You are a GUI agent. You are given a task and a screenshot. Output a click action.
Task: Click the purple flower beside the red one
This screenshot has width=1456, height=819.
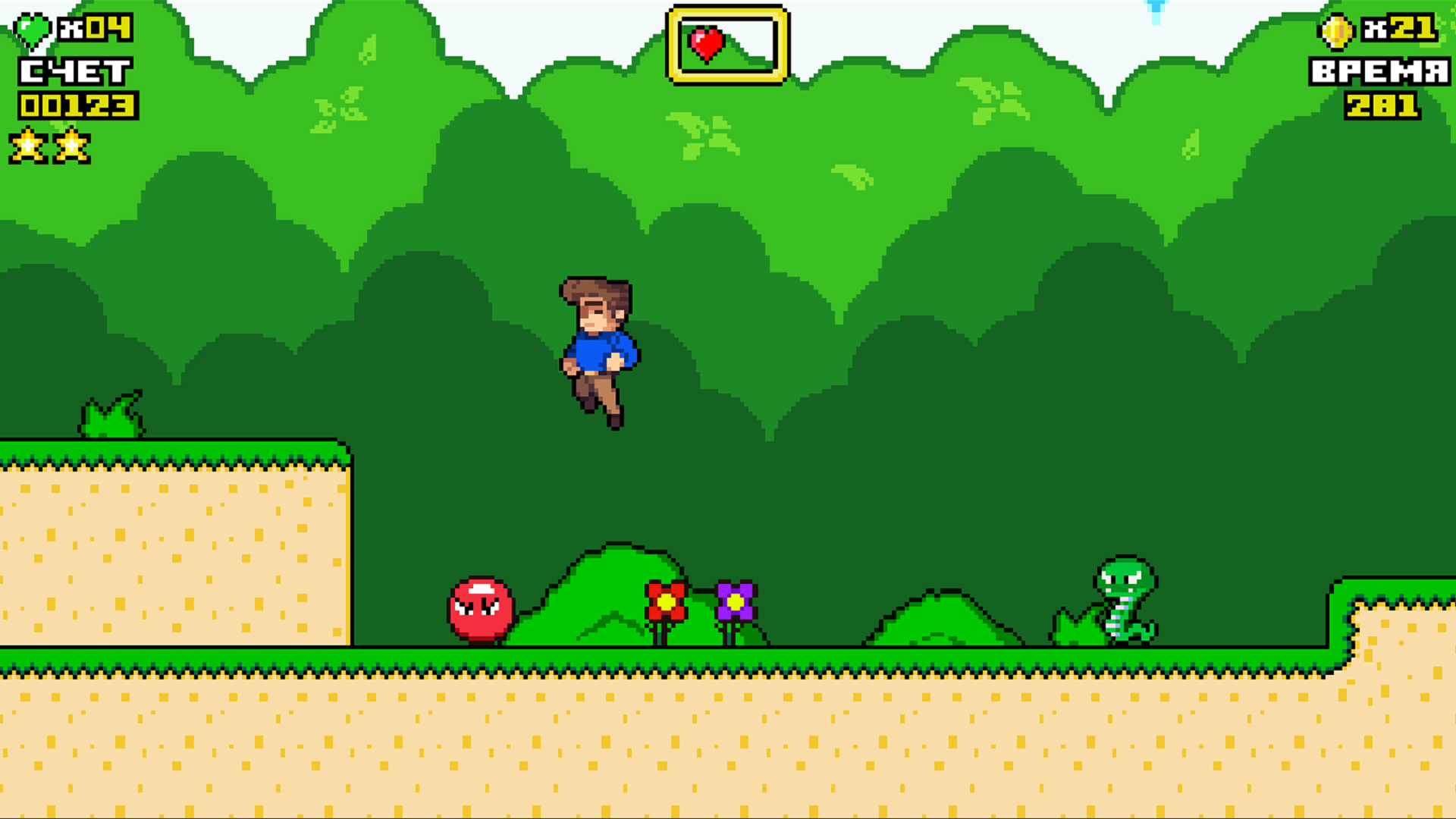pos(733,603)
